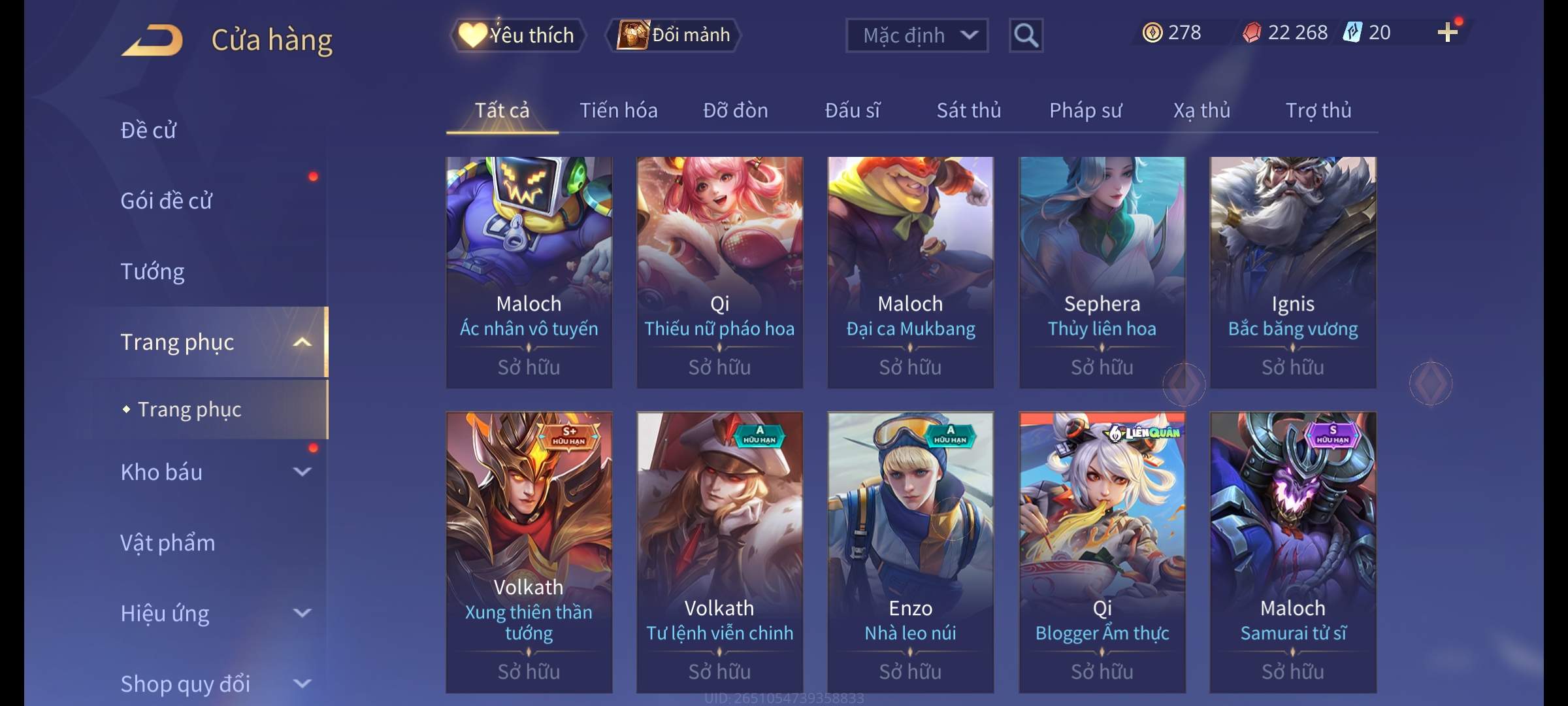Go to the Vật phẩm items section
The height and width of the screenshot is (706, 1568).
pyautogui.click(x=167, y=543)
